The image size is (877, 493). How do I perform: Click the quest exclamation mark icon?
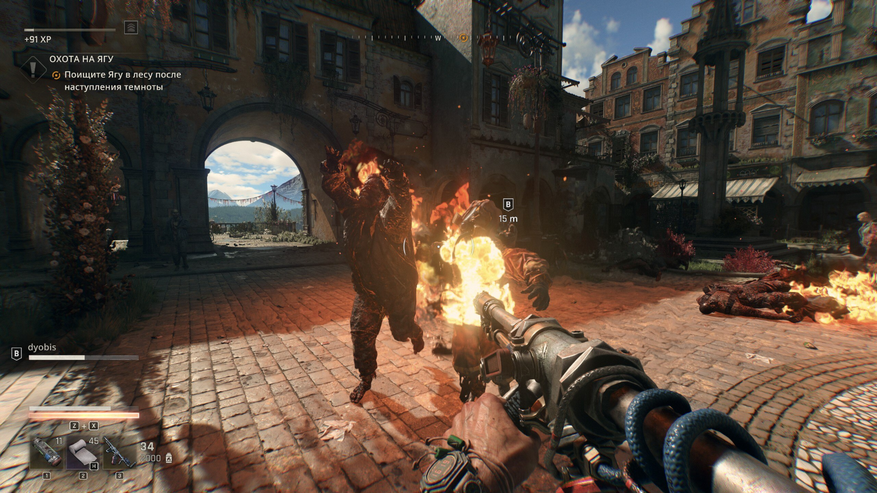[x=33, y=67]
